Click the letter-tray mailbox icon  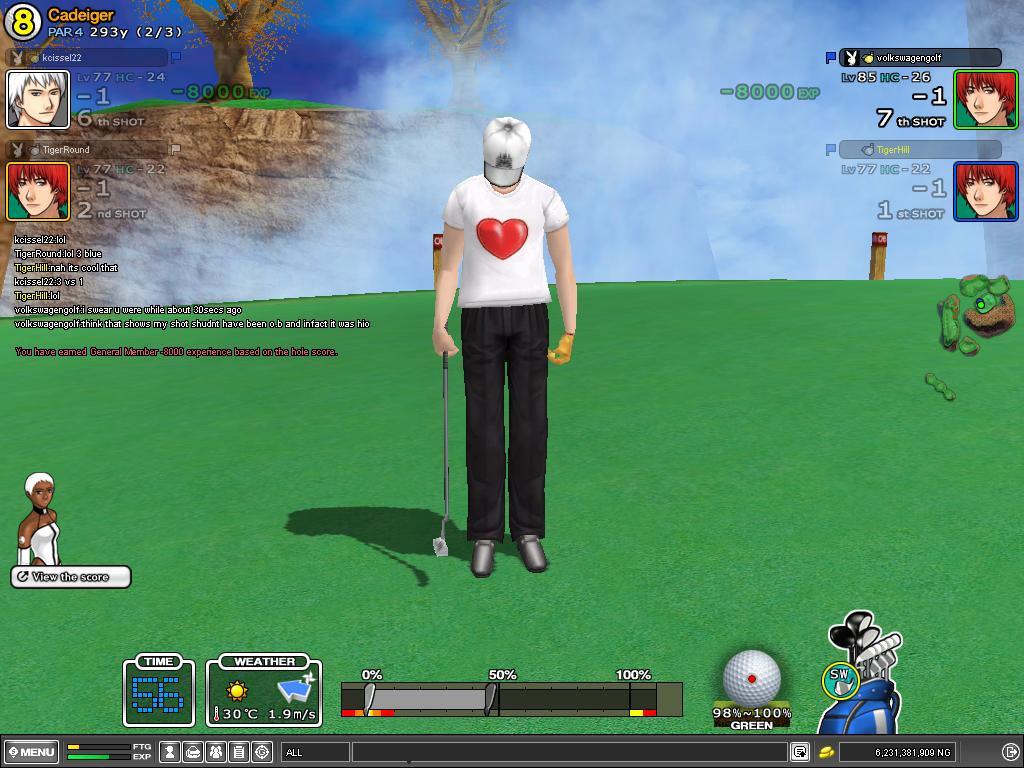click(193, 752)
